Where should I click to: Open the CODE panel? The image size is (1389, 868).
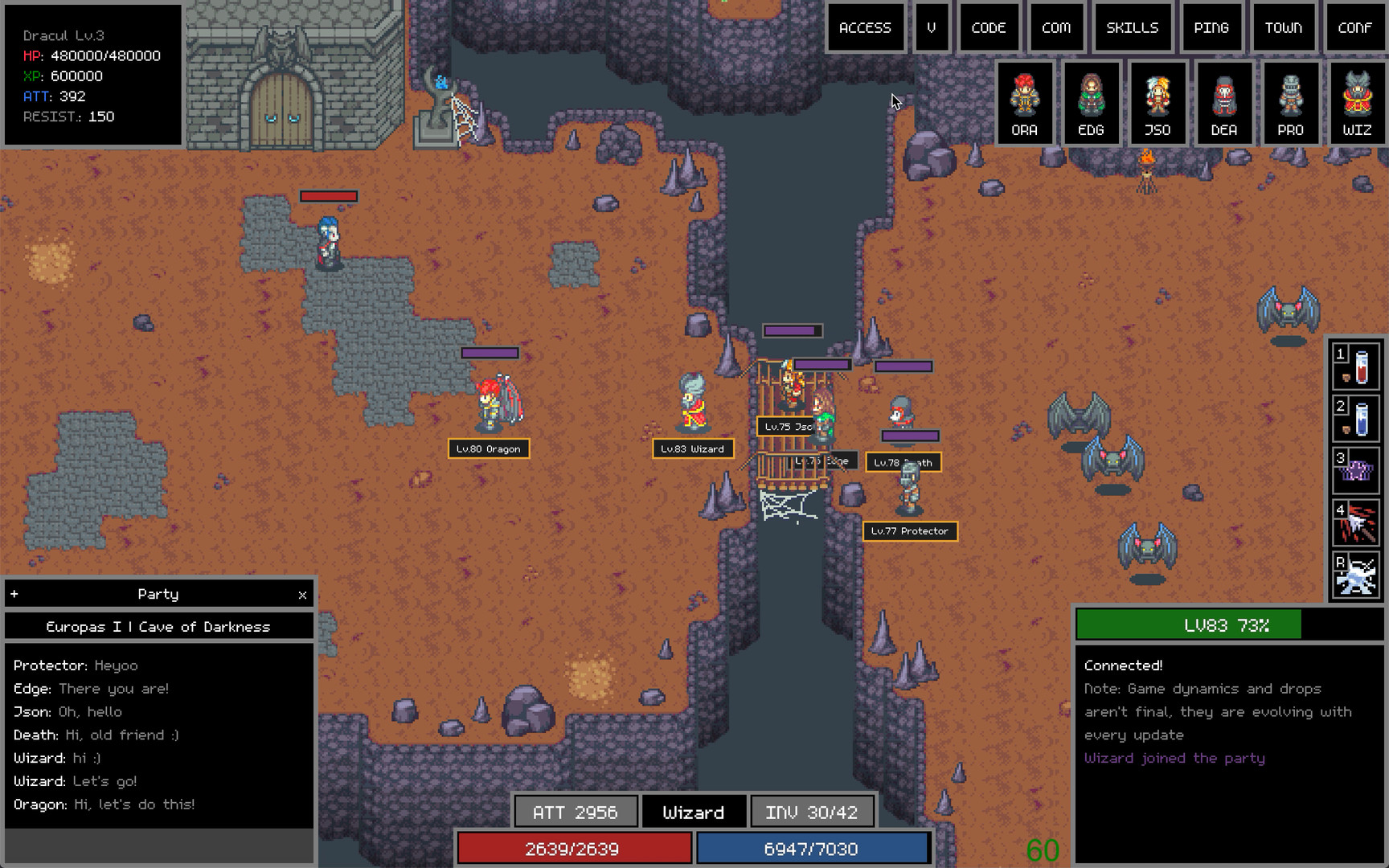pos(990,27)
